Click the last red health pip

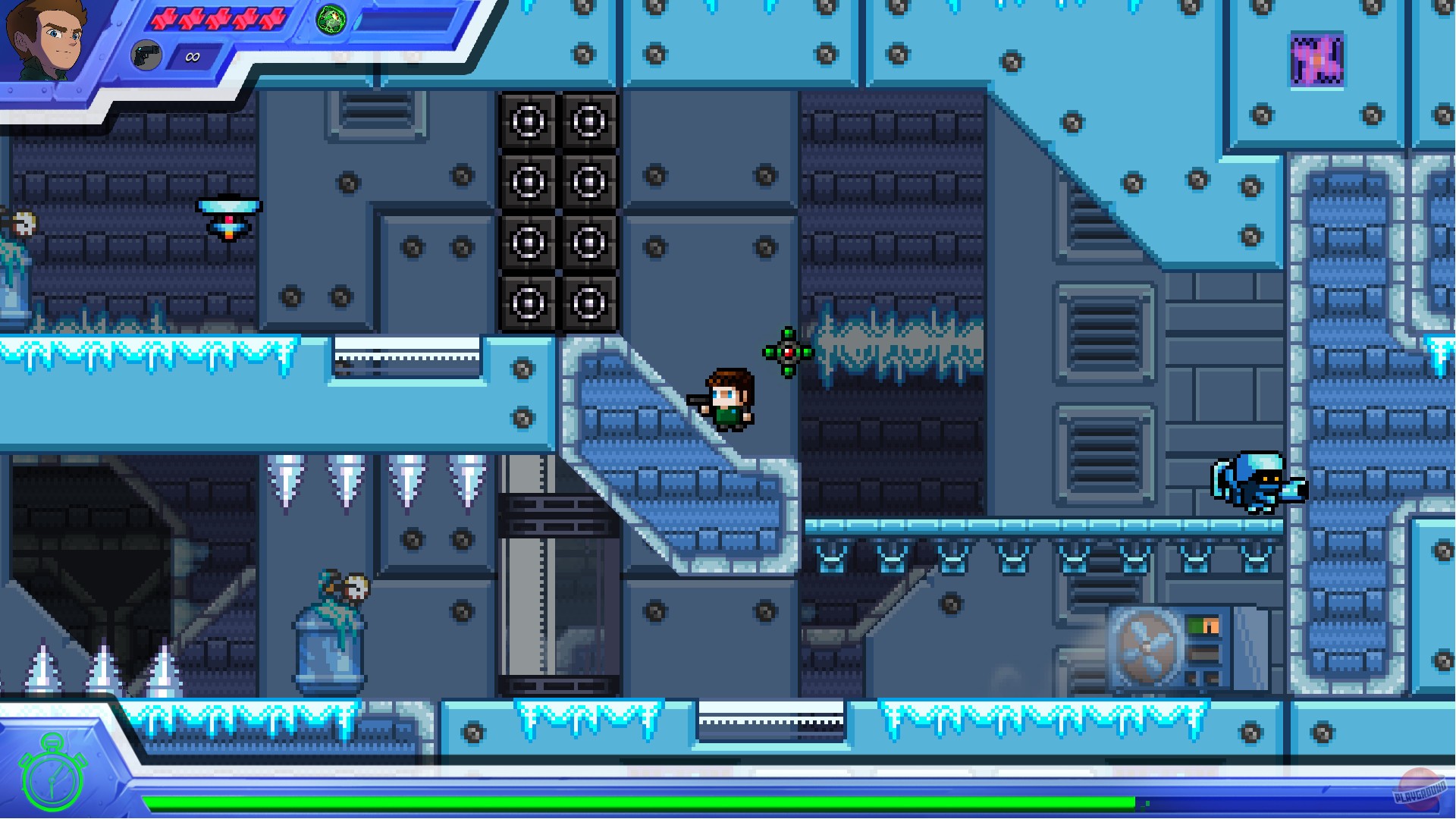271,17
